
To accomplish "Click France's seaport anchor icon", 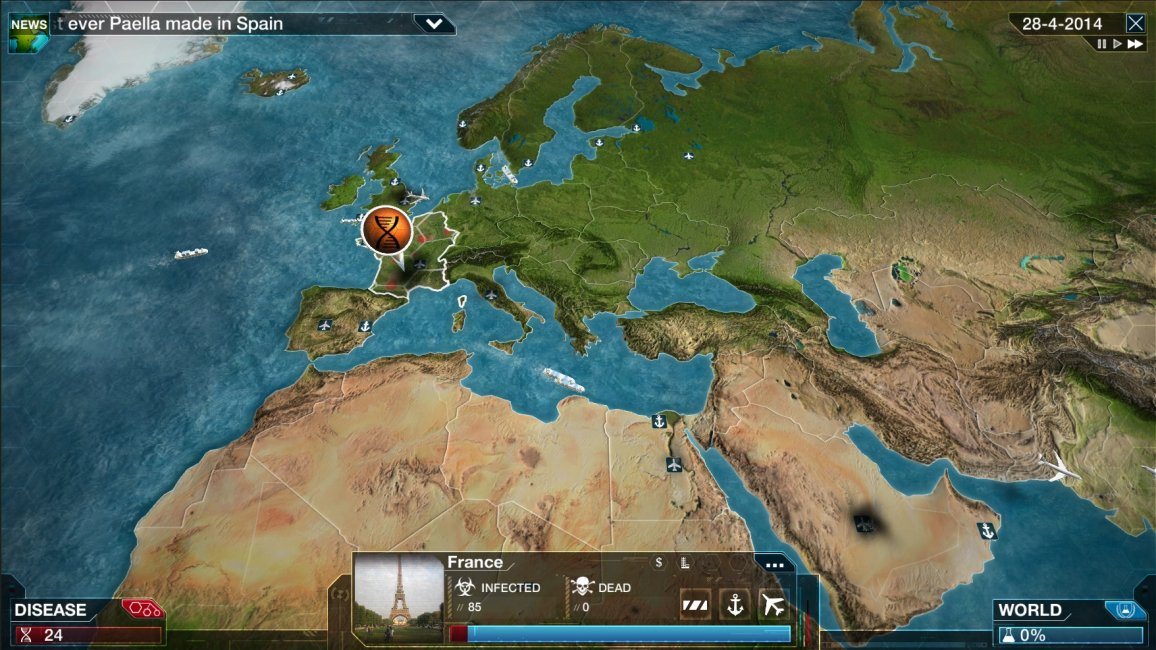I will click(x=734, y=604).
